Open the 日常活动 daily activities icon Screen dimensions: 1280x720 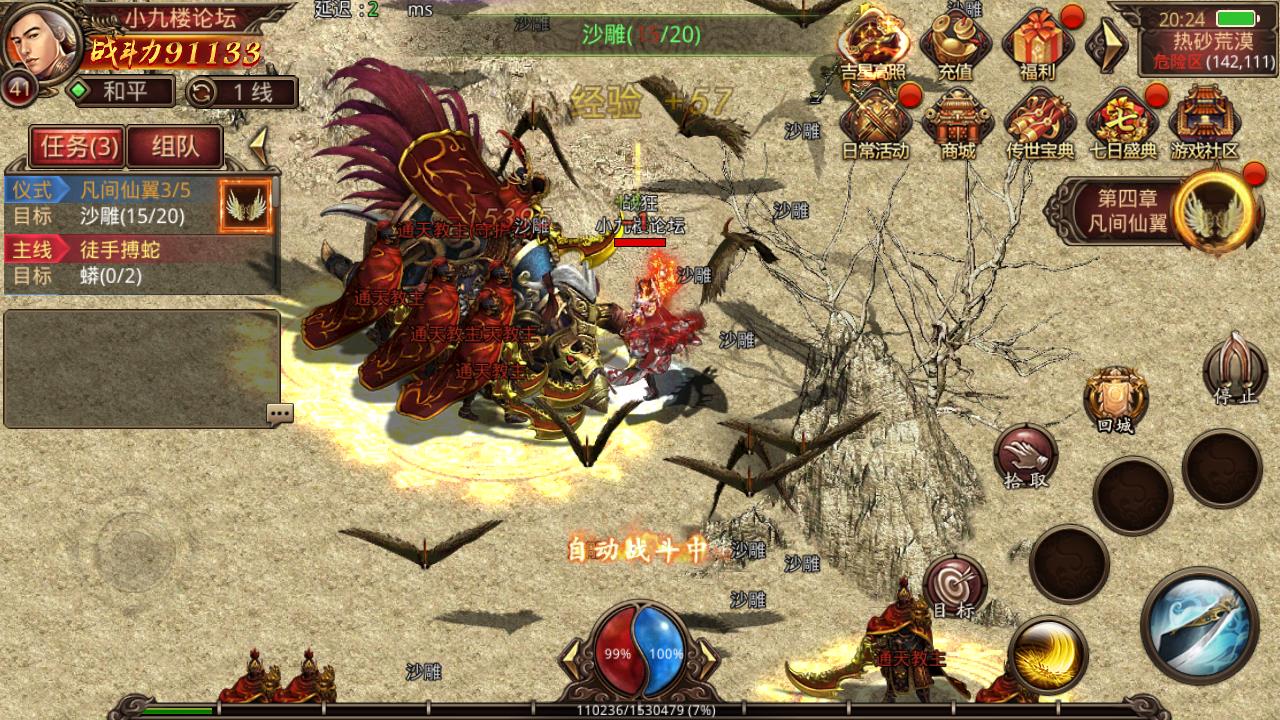874,125
